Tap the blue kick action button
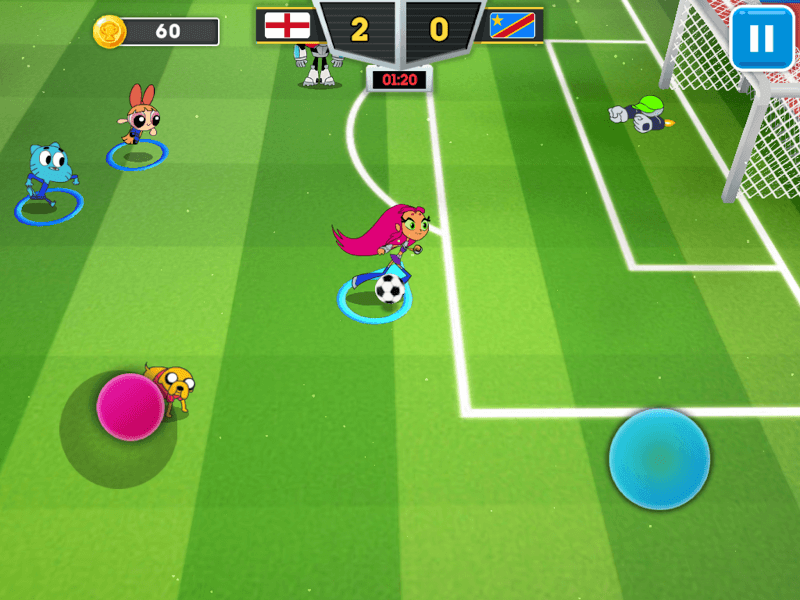This screenshot has width=800, height=600. pos(659,459)
